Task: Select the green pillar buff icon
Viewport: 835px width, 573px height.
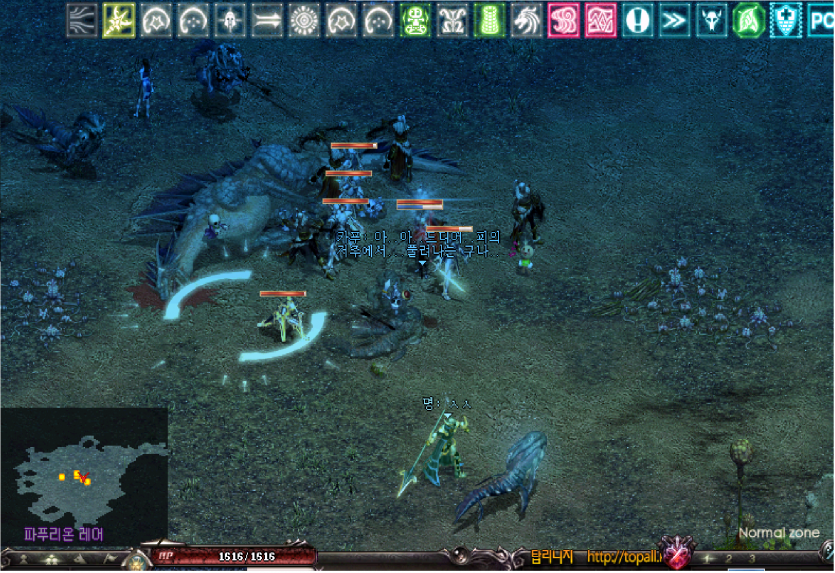Action: pyautogui.click(x=489, y=20)
